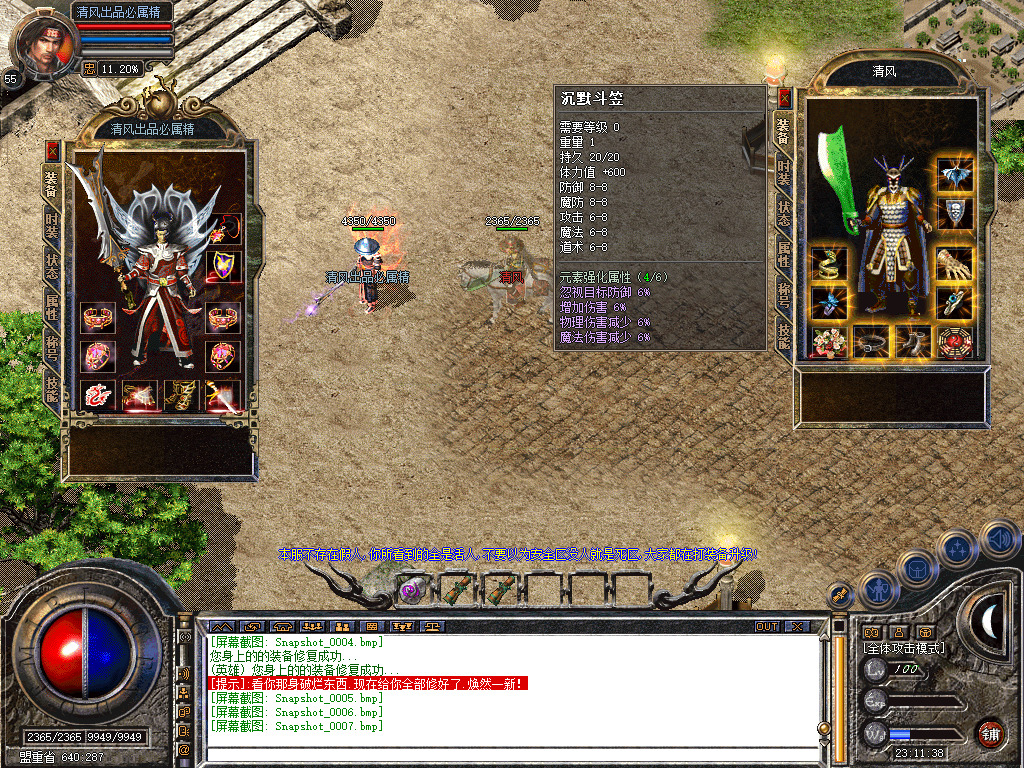Show the 属性 tab in 清风 panel
The height and width of the screenshot is (768, 1024).
coord(785,254)
